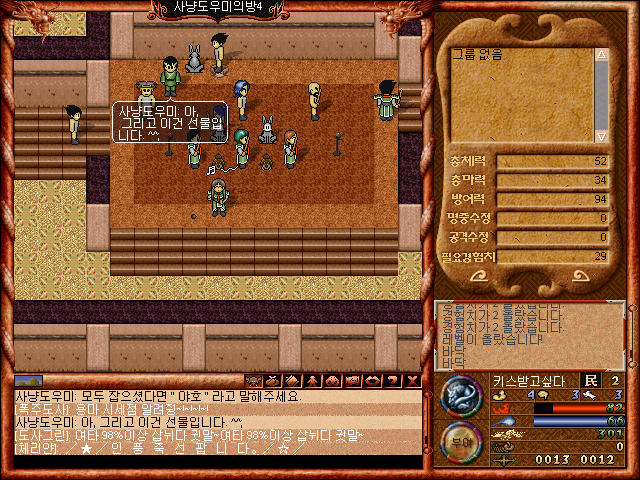
Task: Click the two-faces group toolbar icon
Action: click(x=332, y=381)
